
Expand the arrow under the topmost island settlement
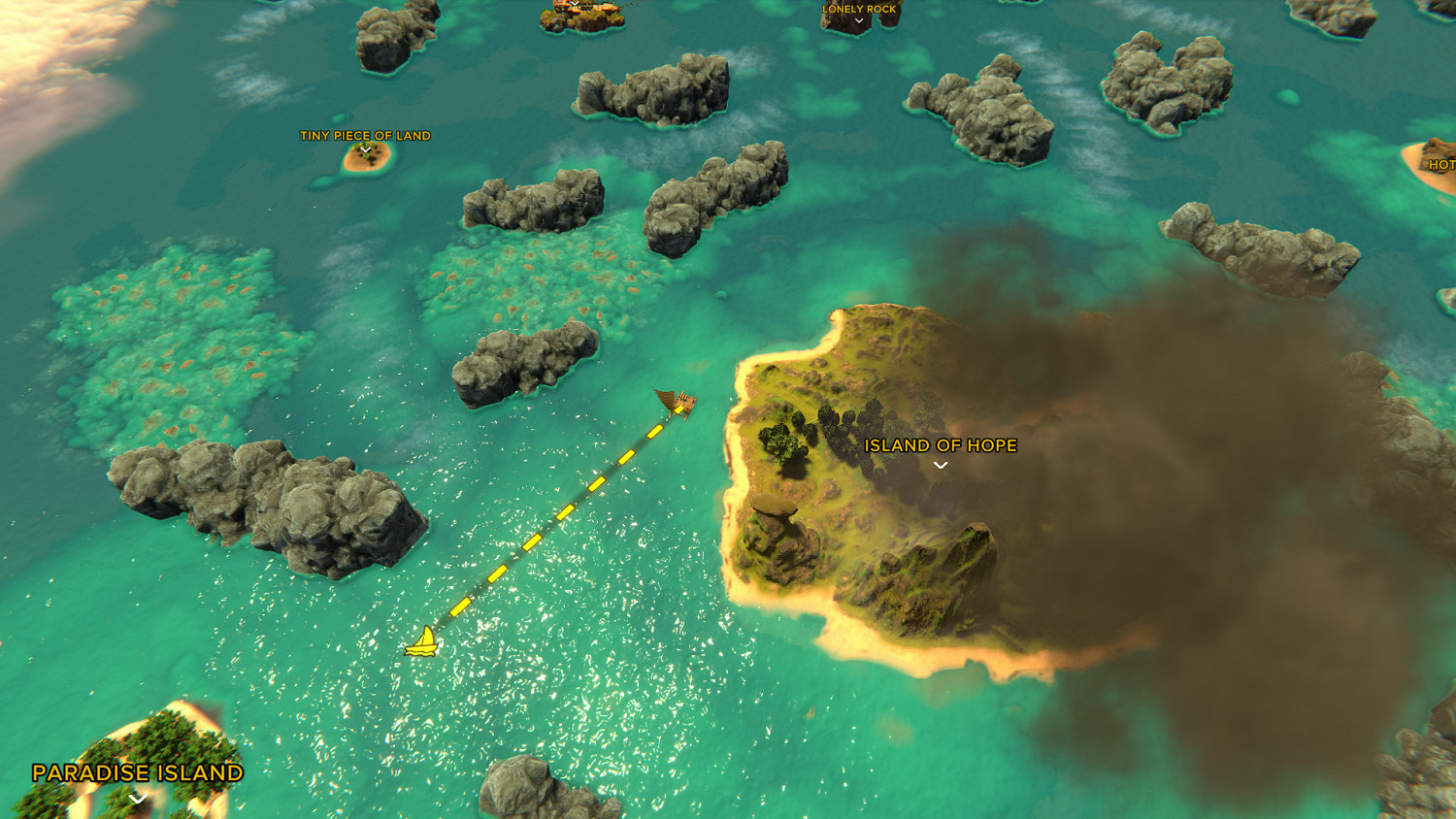click(x=573, y=3)
